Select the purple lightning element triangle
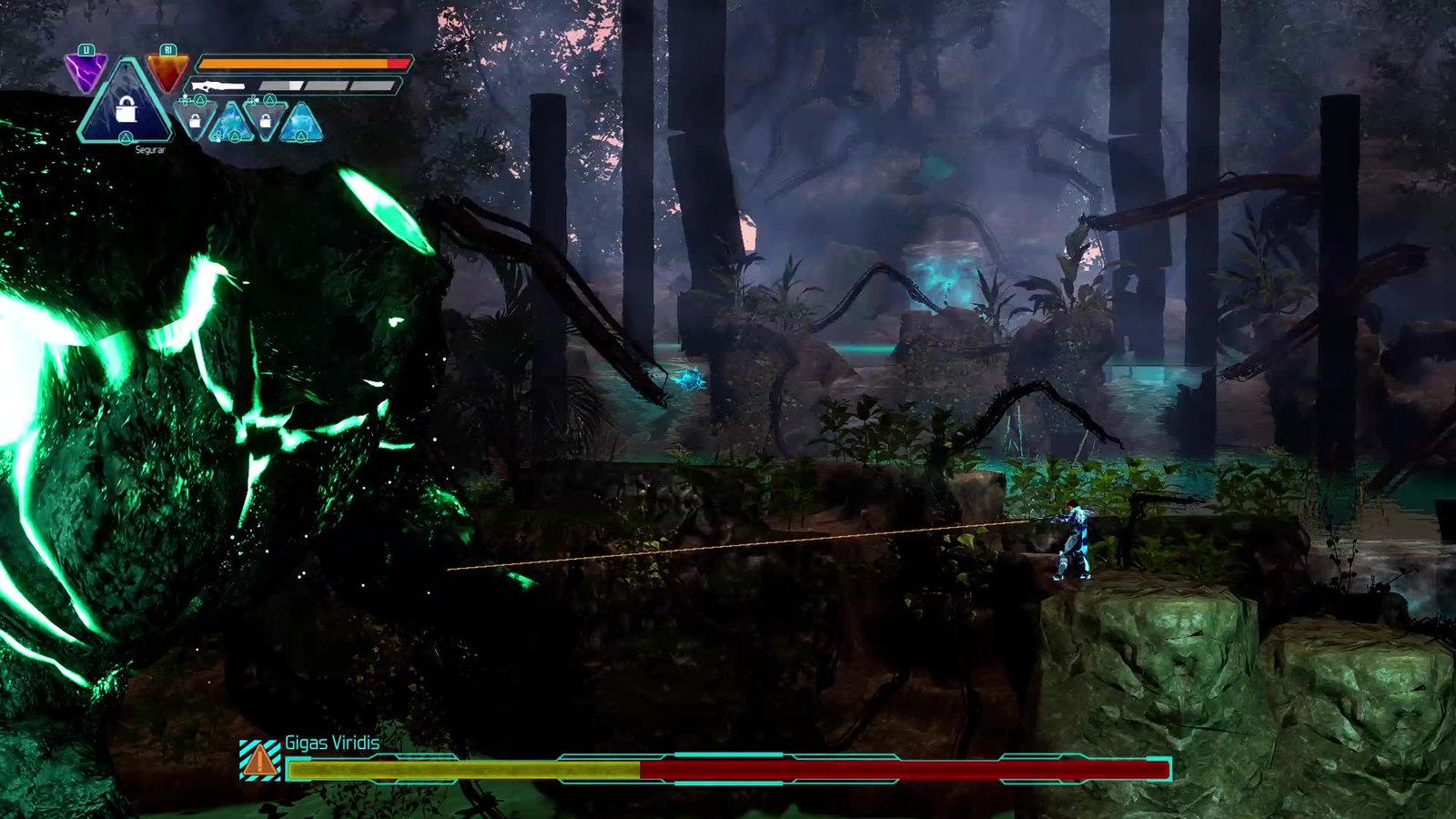1456x819 pixels. tap(86, 71)
